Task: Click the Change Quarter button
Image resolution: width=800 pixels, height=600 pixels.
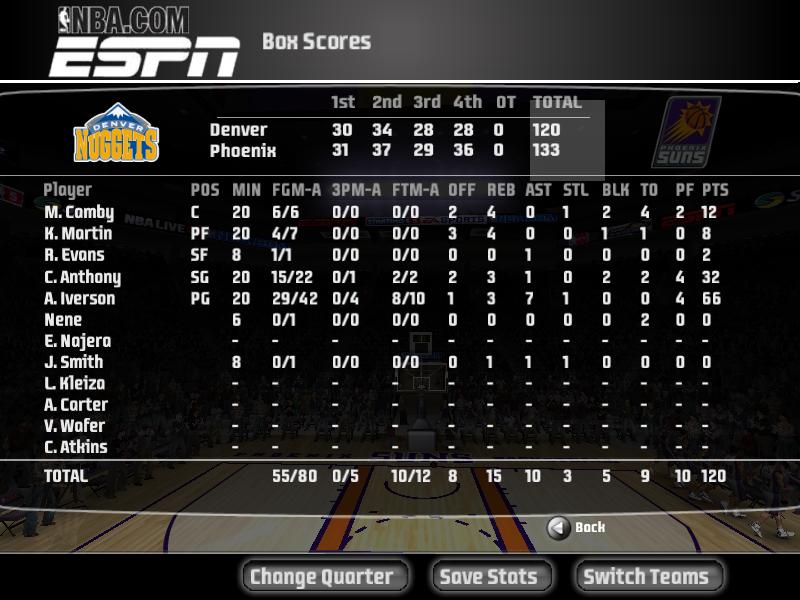Action: [x=321, y=577]
